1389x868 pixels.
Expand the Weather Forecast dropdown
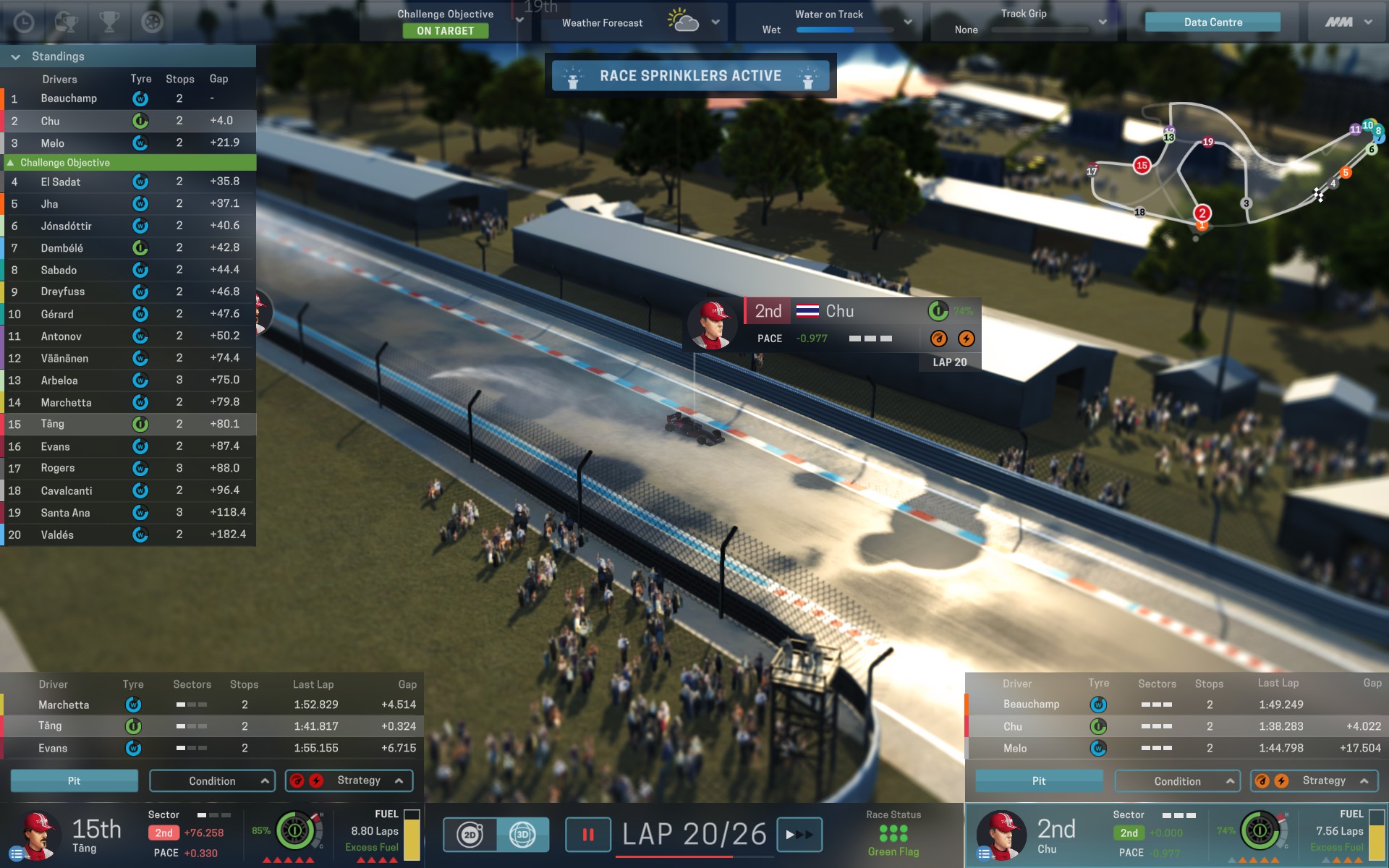point(715,22)
